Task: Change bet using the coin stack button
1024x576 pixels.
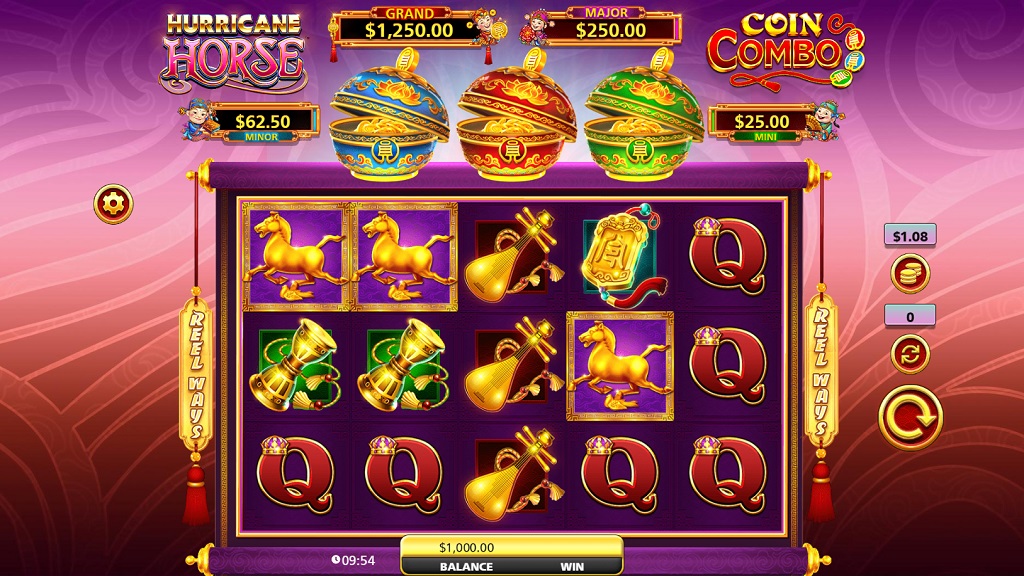Action: click(910, 273)
